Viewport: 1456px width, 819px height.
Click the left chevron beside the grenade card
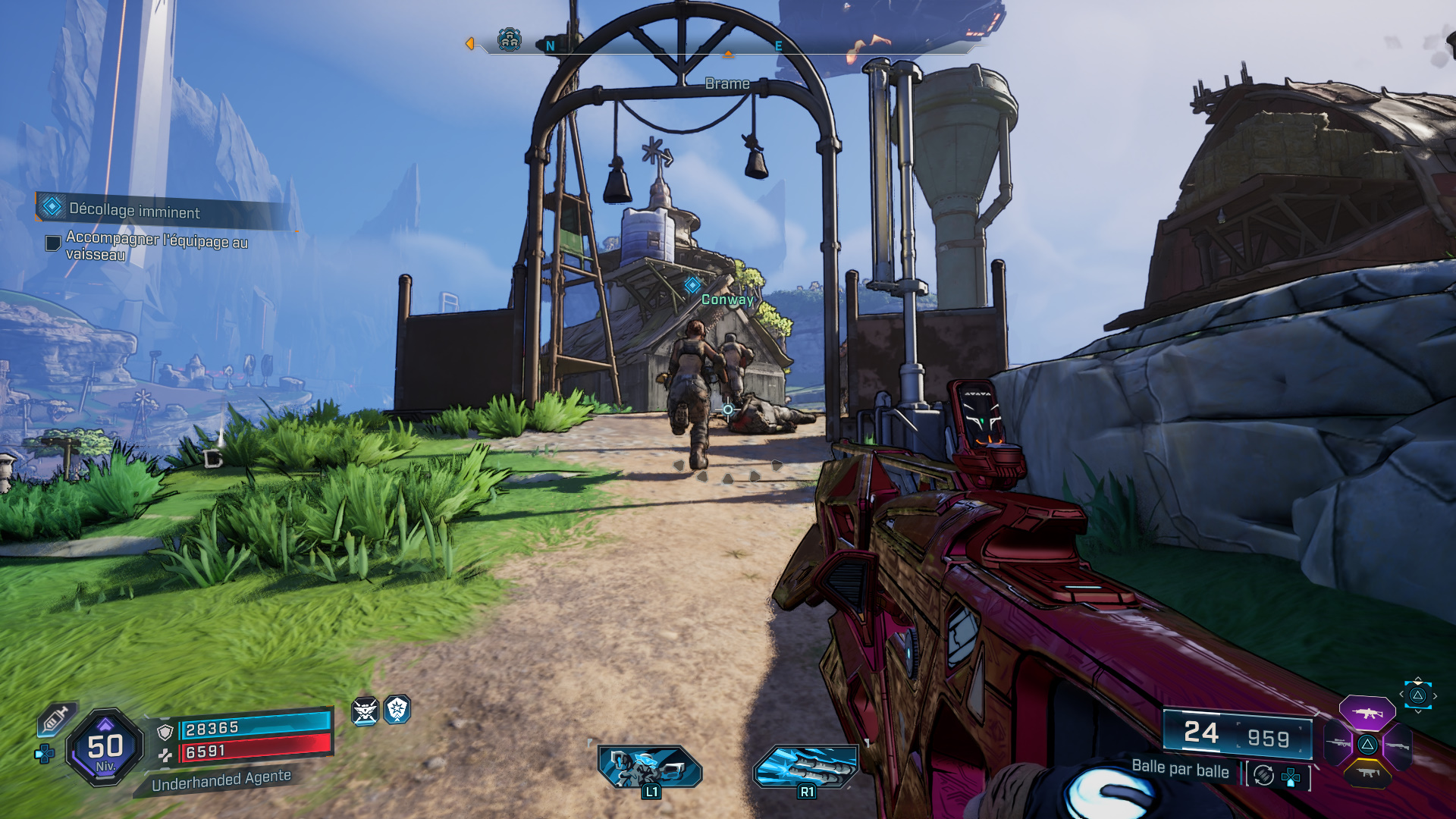pyautogui.click(x=1401, y=694)
